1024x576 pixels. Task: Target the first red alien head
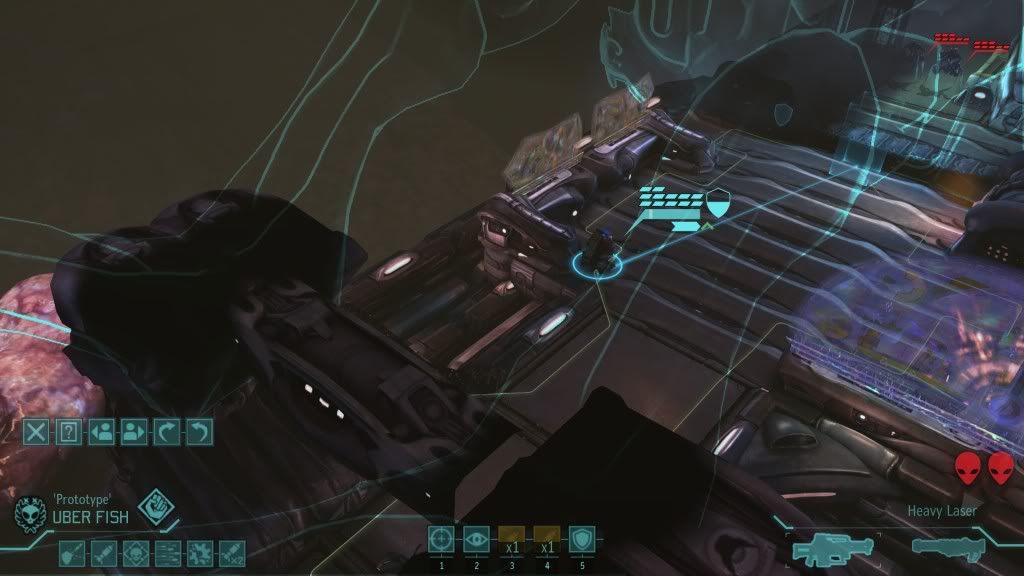pyautogui.click(x=967, y=466)
